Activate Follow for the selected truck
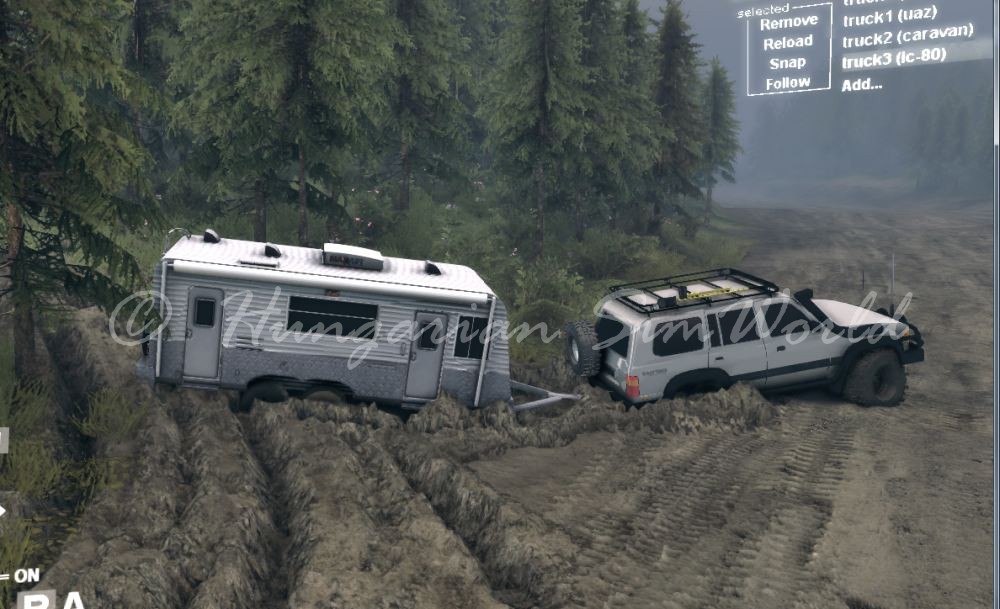This screenshot has height=609, width=1000. (788, 83)
